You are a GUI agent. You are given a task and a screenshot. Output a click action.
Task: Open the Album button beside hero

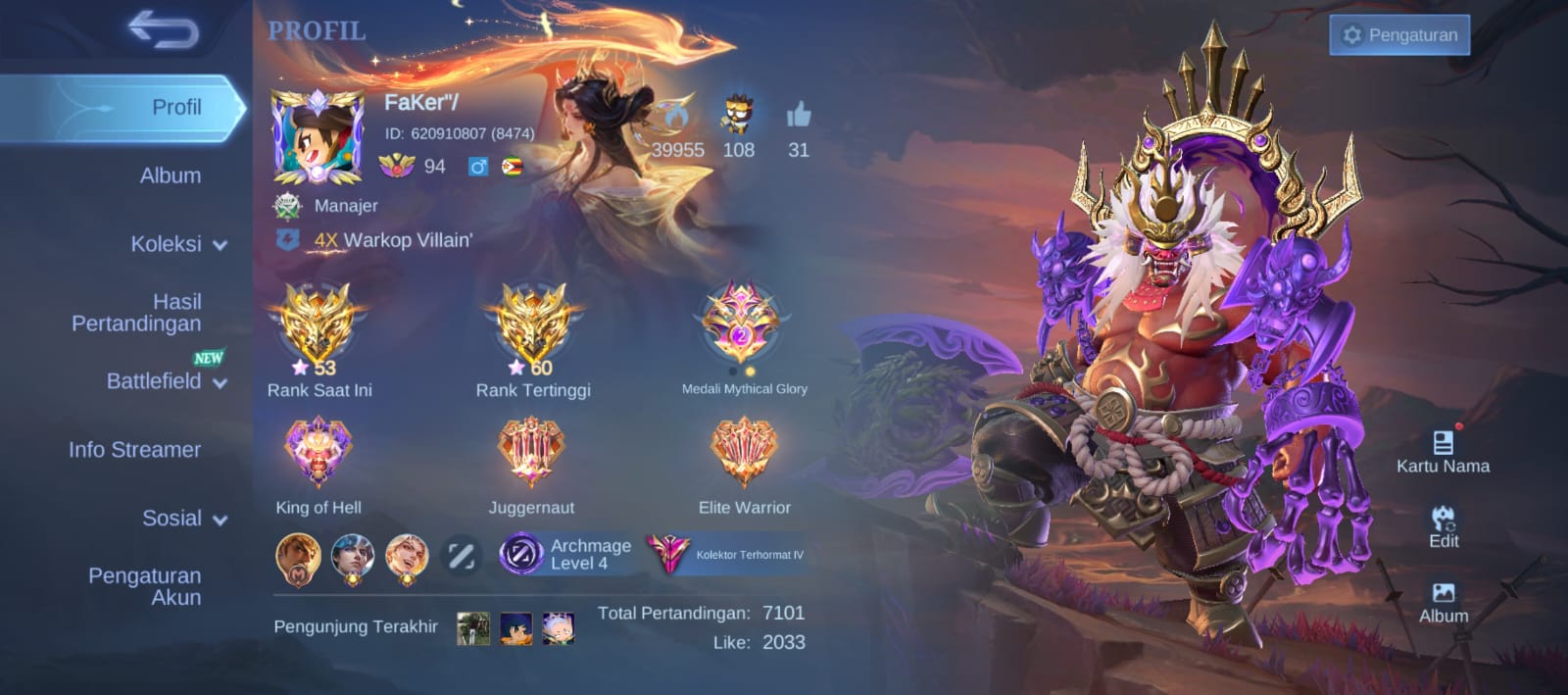coord(1444,602)
